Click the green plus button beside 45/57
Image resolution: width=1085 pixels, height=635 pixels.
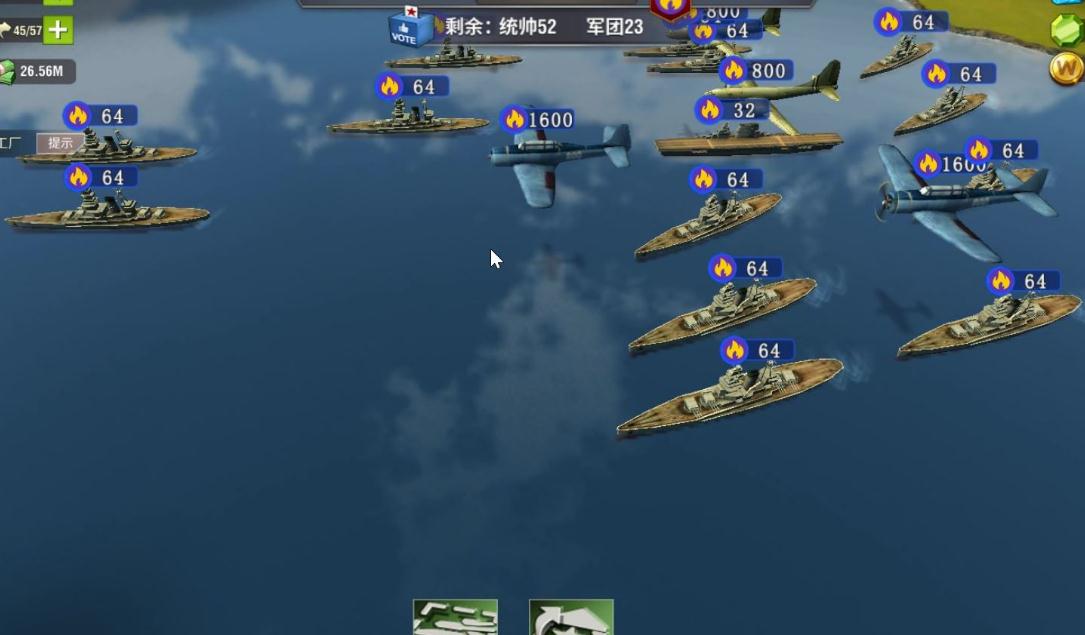tap(58, 30)
